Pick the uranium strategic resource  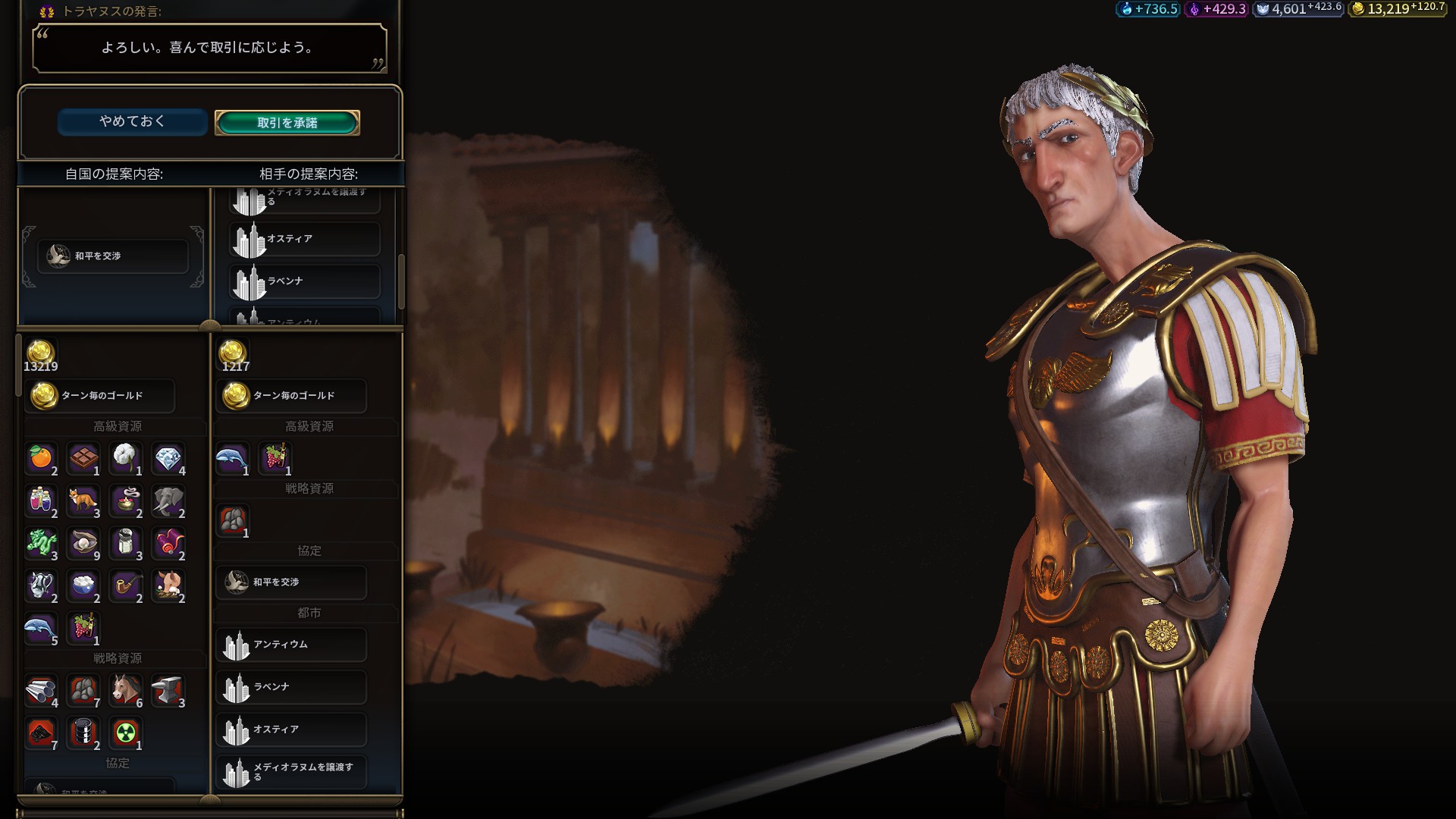coord(126,732)
